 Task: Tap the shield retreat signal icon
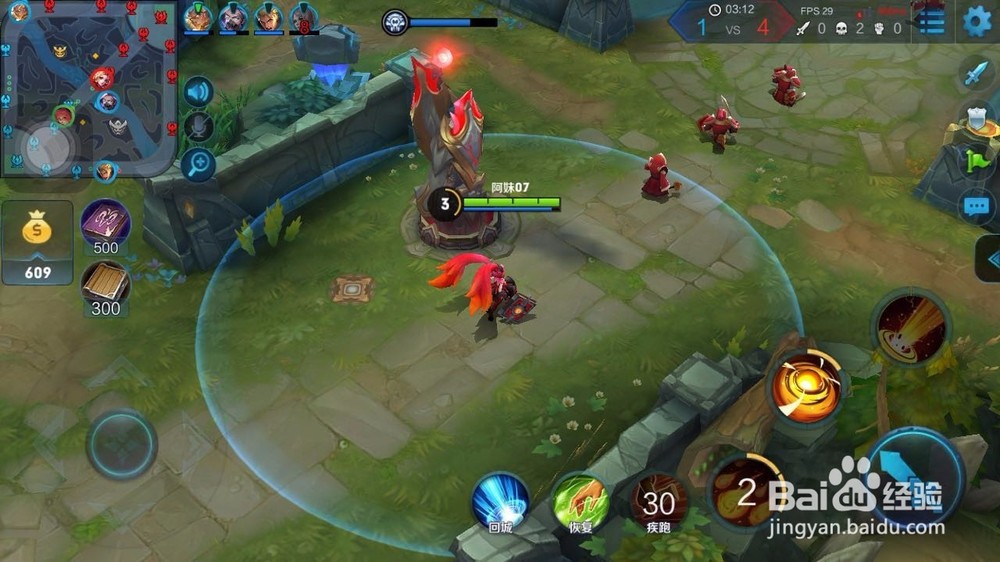tap(975, 118)
